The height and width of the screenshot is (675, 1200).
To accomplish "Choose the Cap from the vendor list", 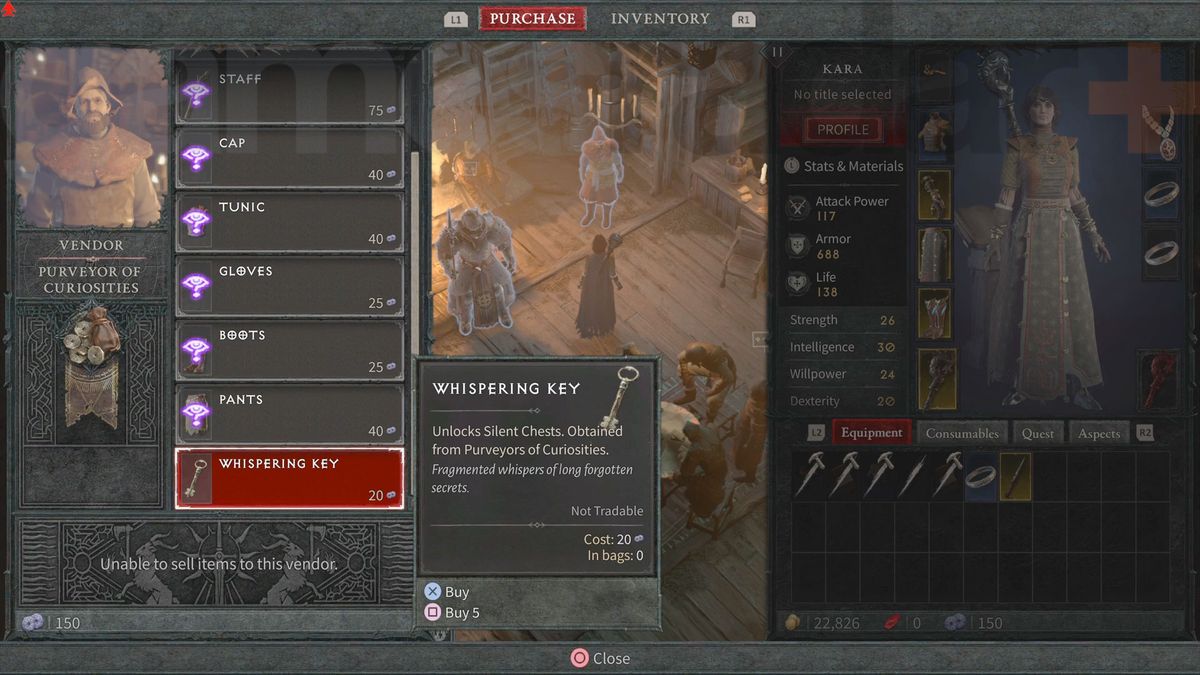I will 290,158.
